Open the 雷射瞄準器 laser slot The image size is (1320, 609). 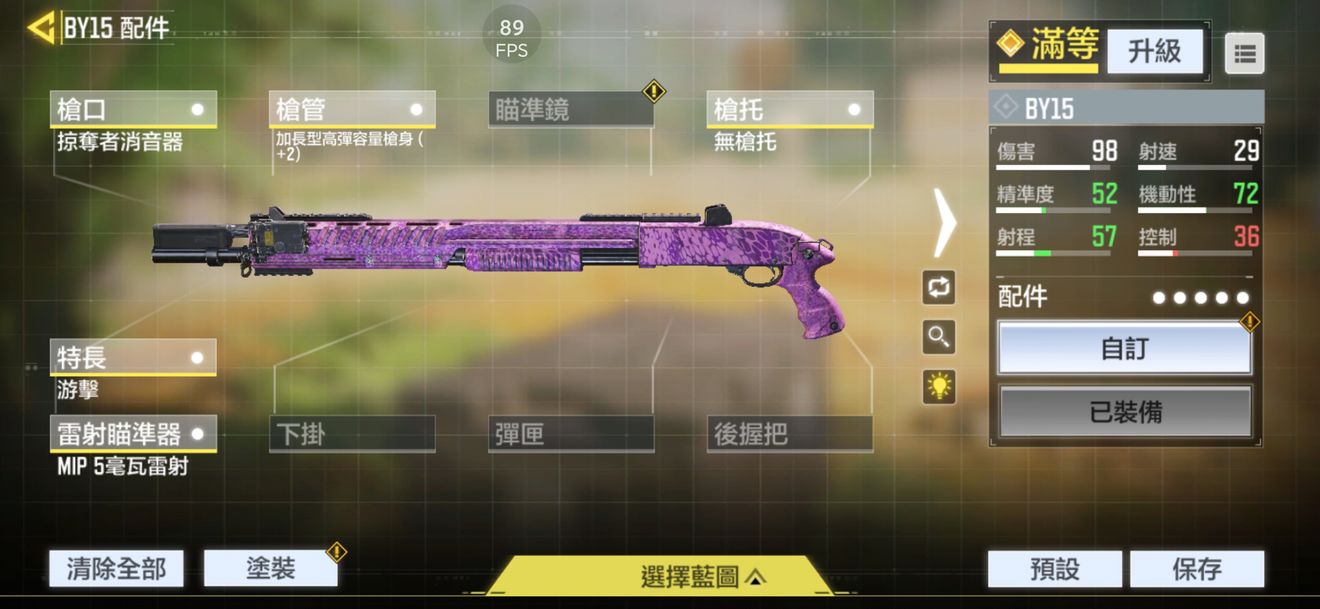pos(133,434)
